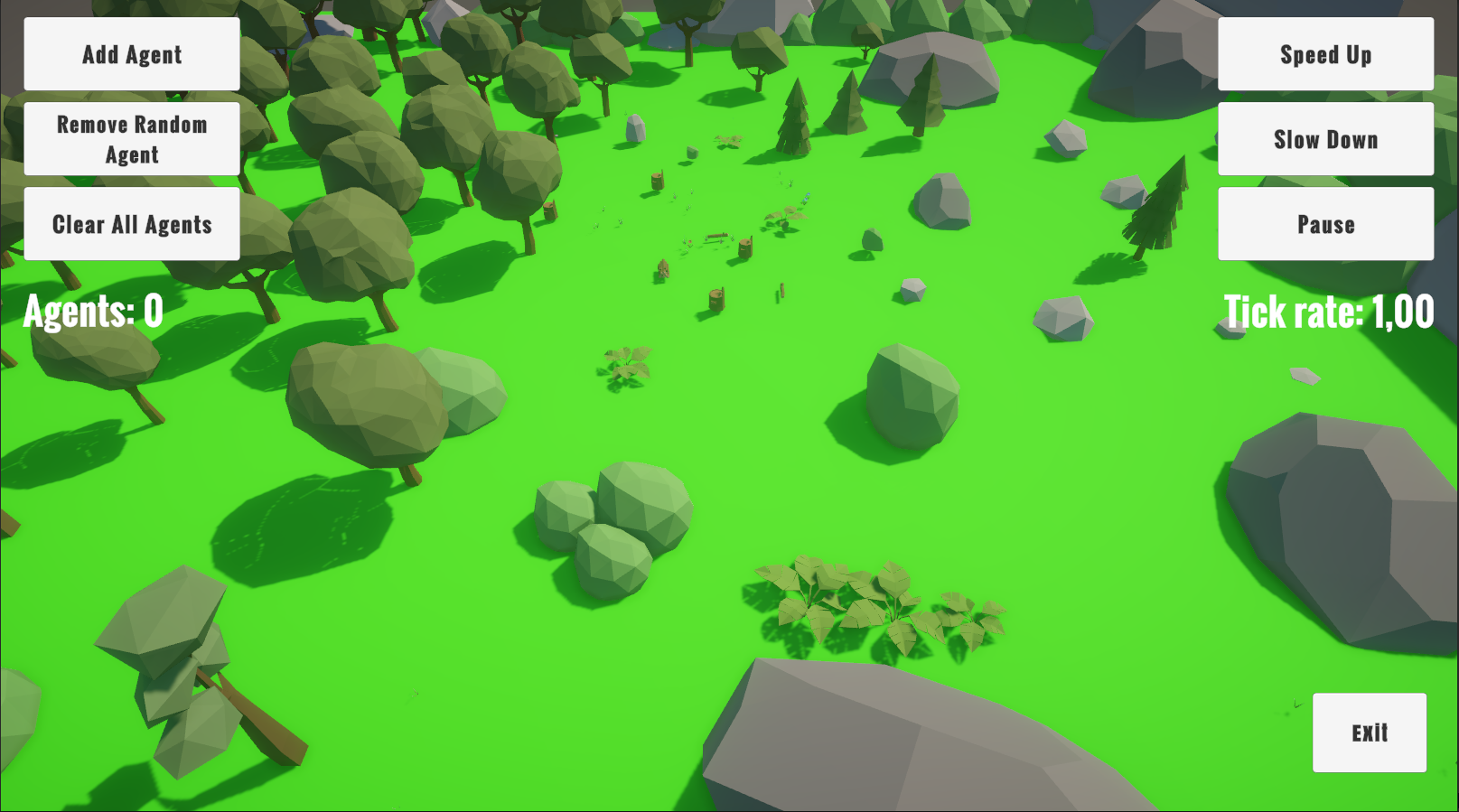Click the Tick rate: 1,00 display
1459x812 pixels.
[x=1328, y=311]
